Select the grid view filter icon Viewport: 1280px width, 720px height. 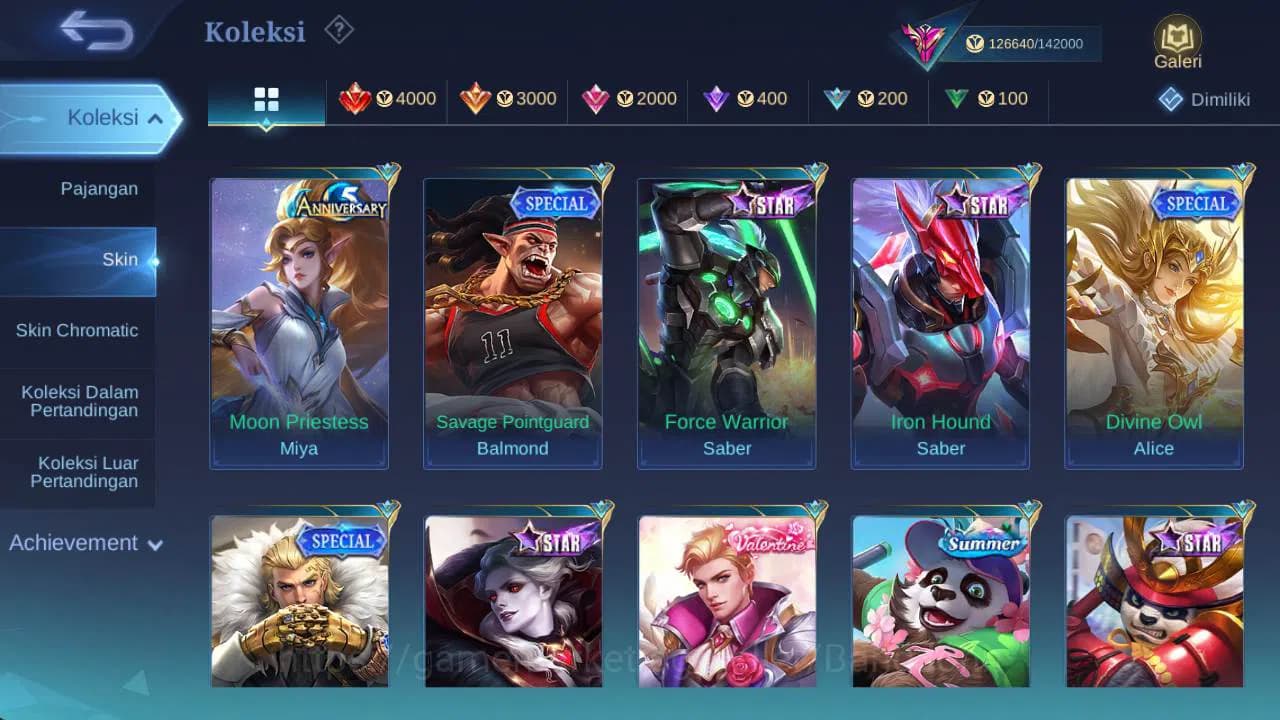point(265,99)
